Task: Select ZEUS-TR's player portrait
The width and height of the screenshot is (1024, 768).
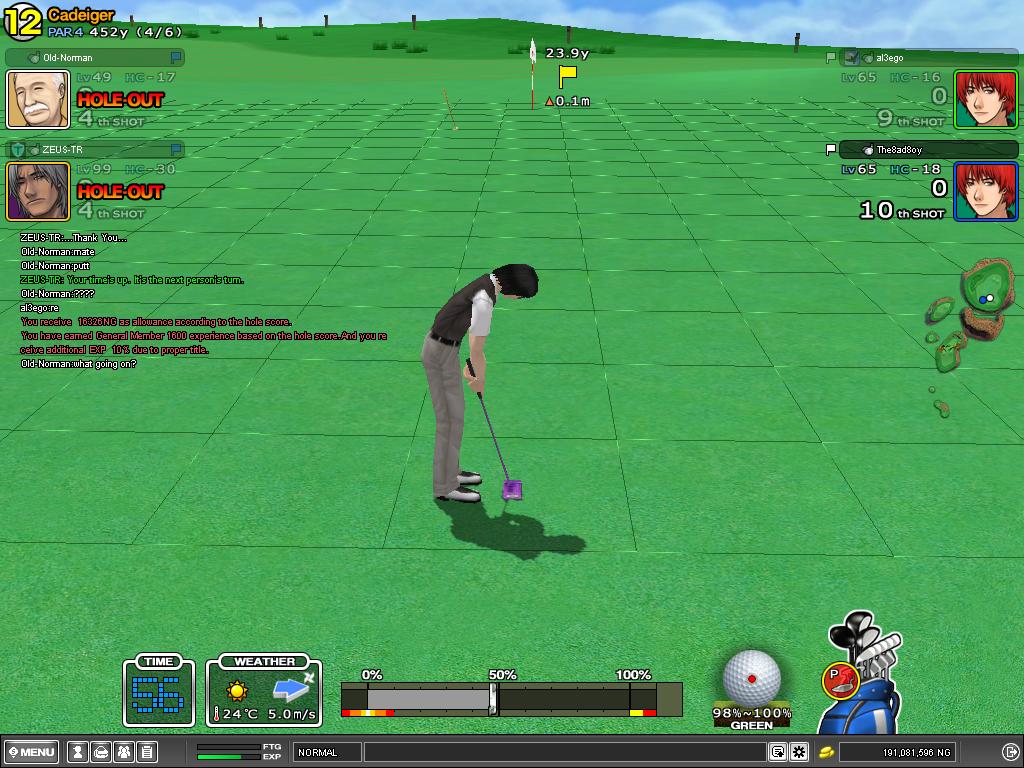Action: [x=39, y=191]
